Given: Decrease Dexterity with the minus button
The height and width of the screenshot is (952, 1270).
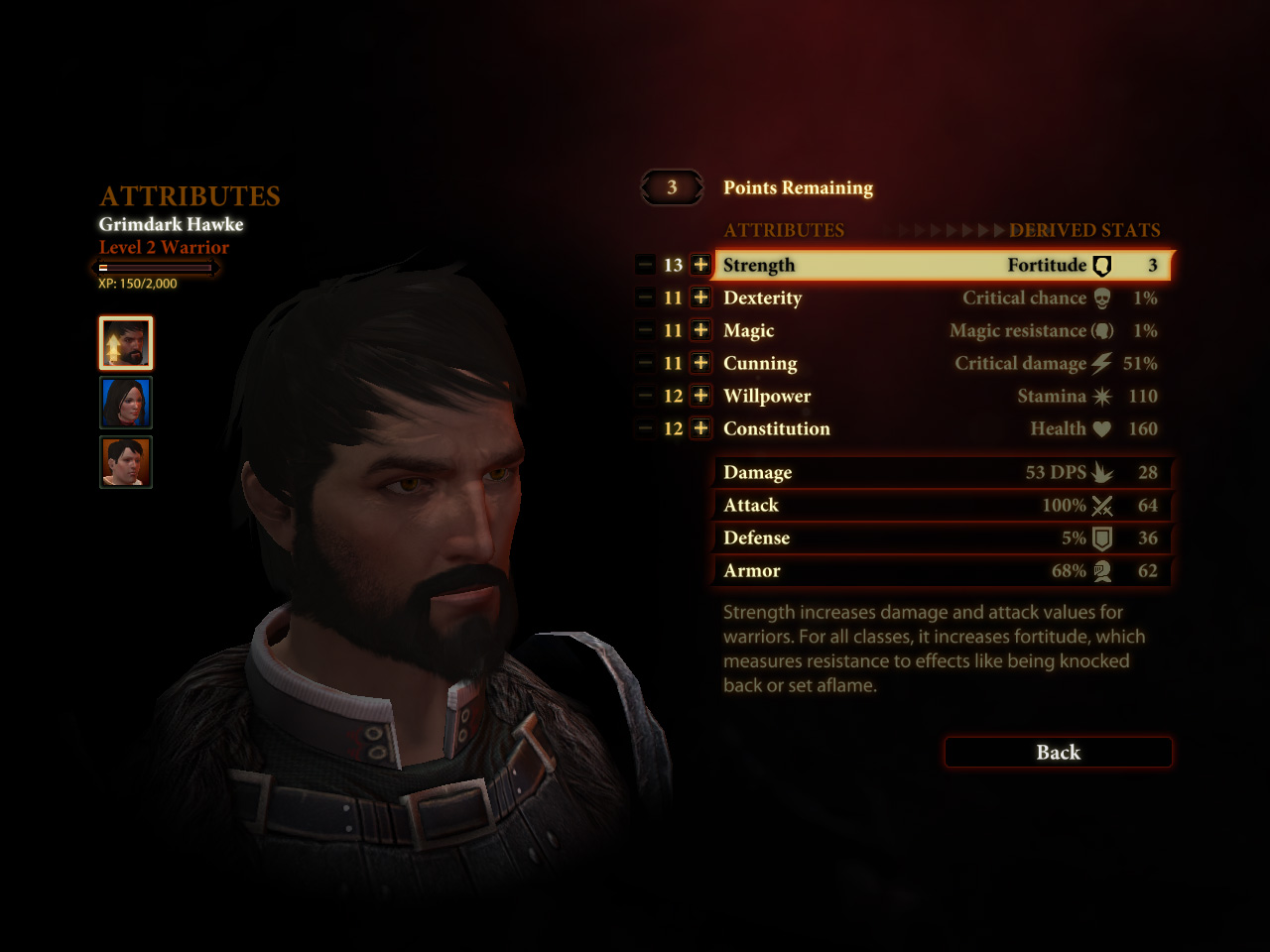Looking at the screenshot, I should tap(644, 297).
